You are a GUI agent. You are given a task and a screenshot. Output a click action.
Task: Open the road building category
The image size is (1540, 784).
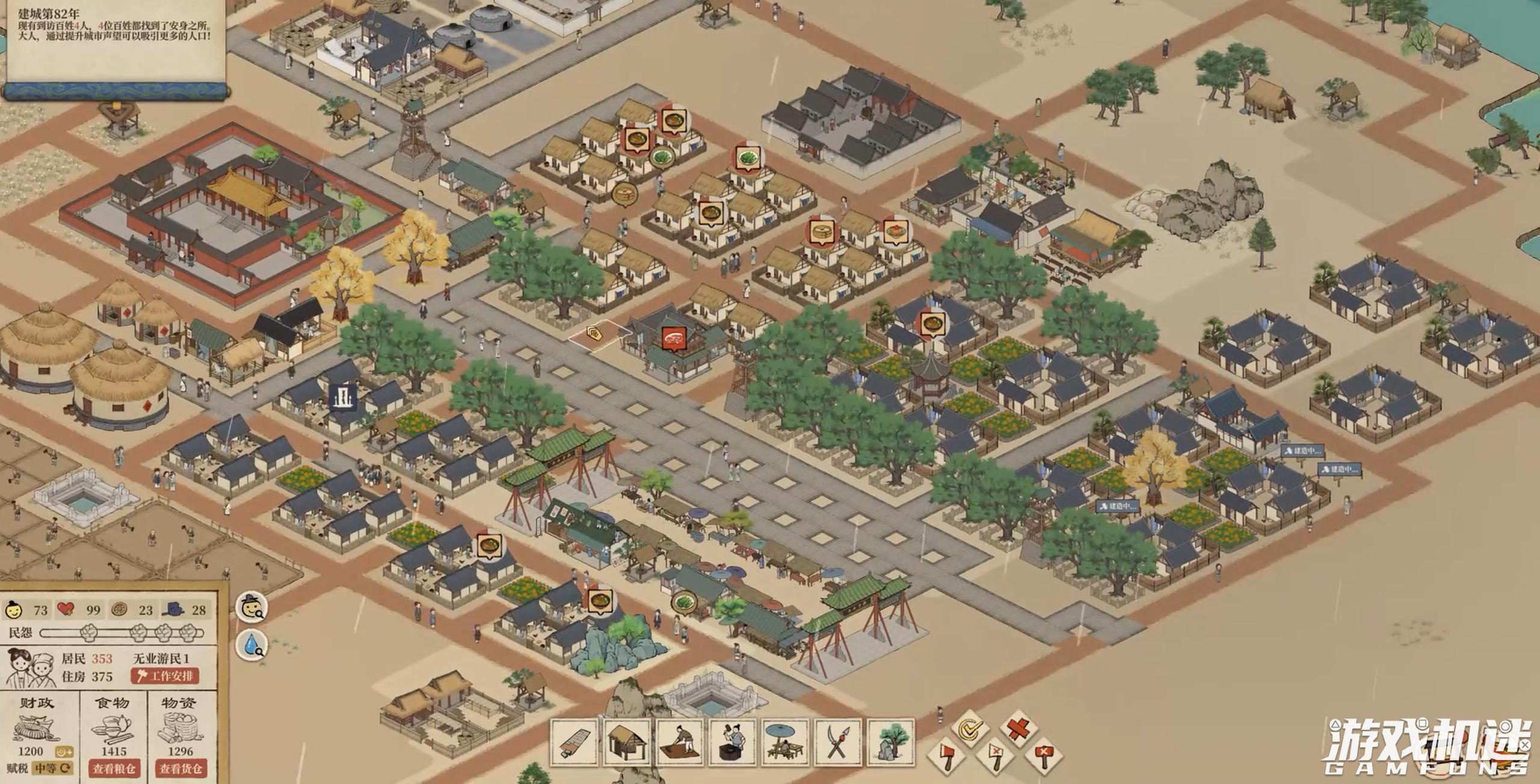(574, 743)
